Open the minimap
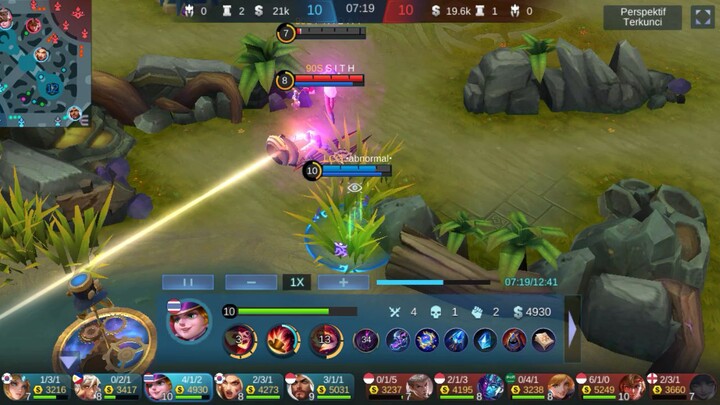Viewport: 720px width, 405px height. coord(45,62)
